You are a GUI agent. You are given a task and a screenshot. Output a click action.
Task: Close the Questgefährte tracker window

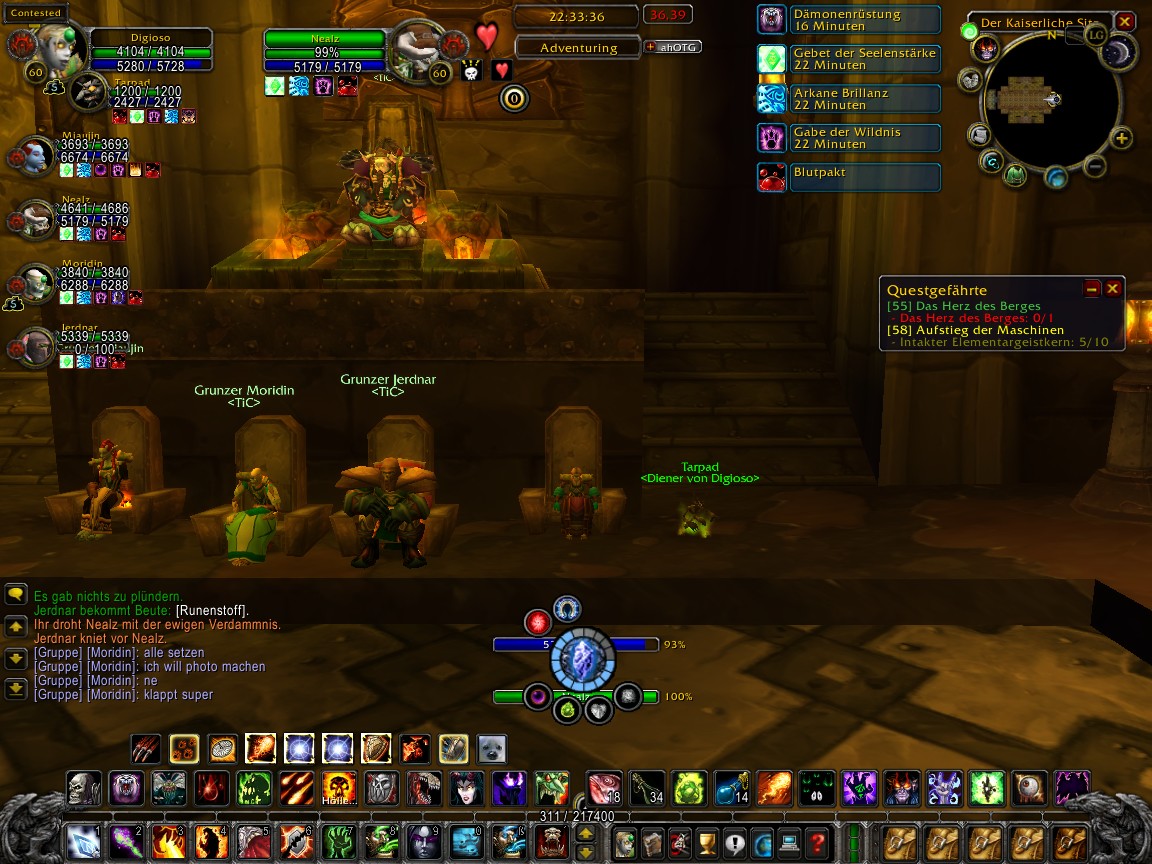point(1113,289)
